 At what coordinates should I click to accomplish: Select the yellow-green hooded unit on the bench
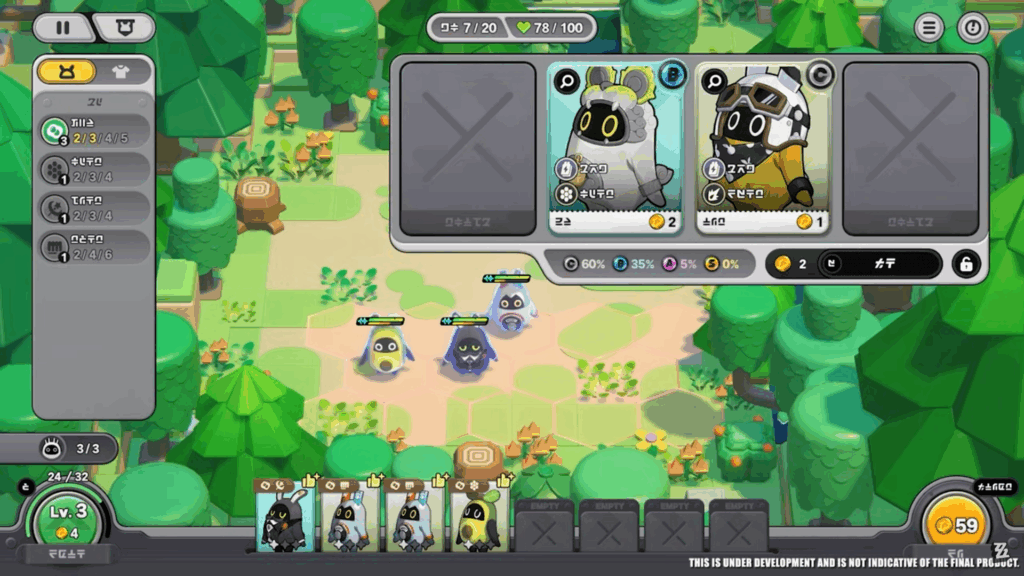tap(474, 516)
